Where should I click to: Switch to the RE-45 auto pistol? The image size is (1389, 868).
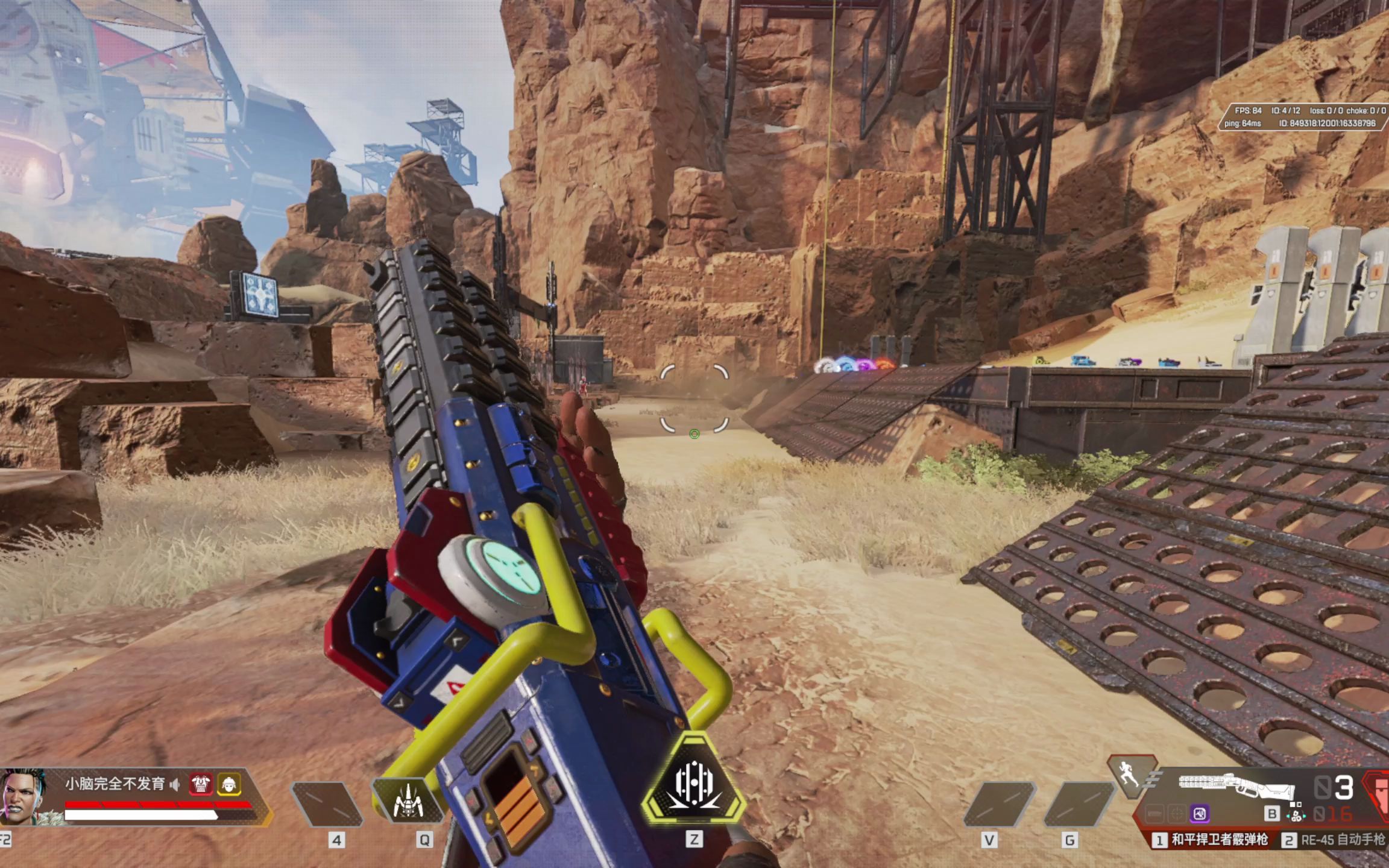(x=1335, y=840)
